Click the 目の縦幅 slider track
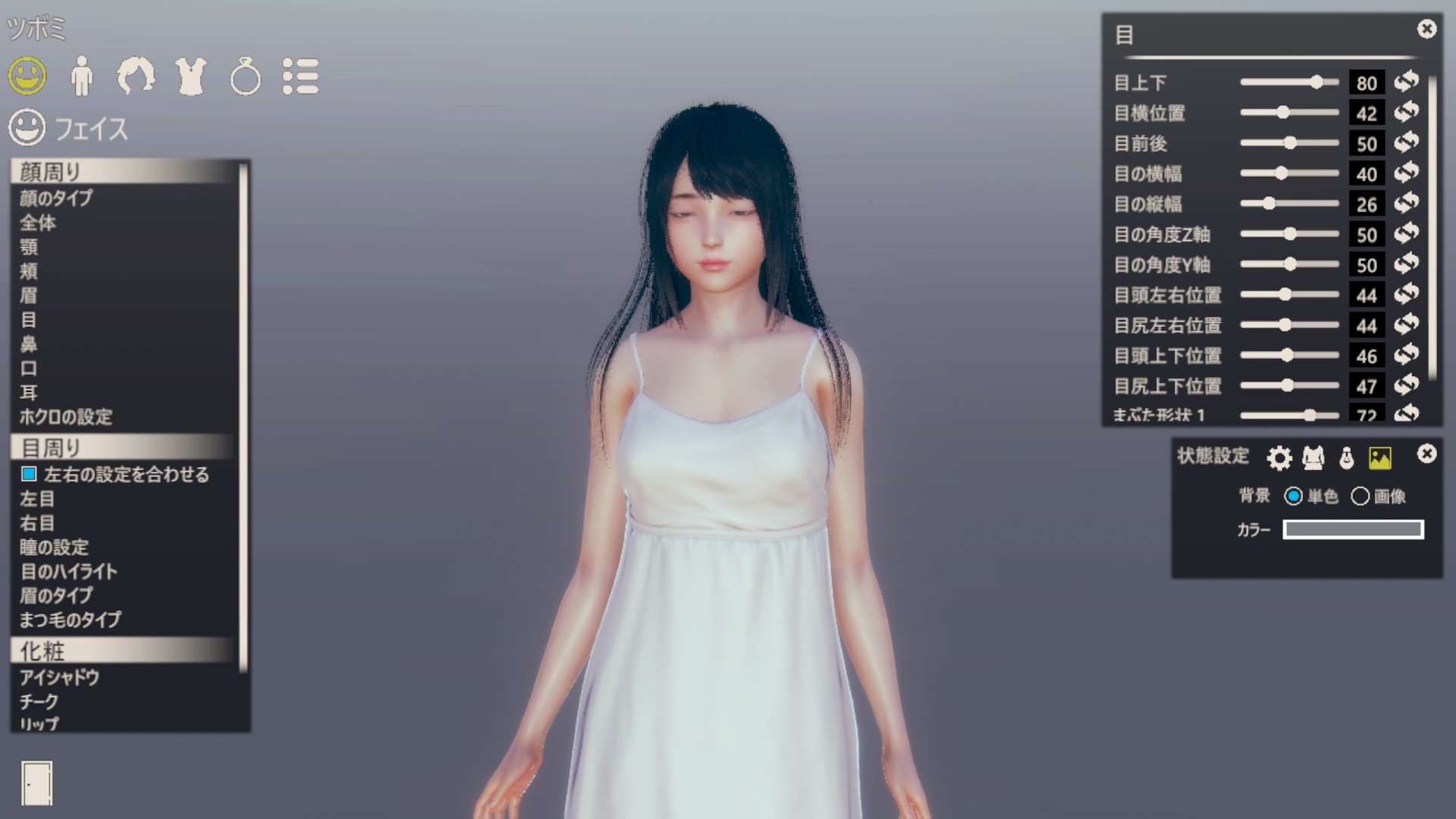The image size is (1456, 819). (1289, 203)
